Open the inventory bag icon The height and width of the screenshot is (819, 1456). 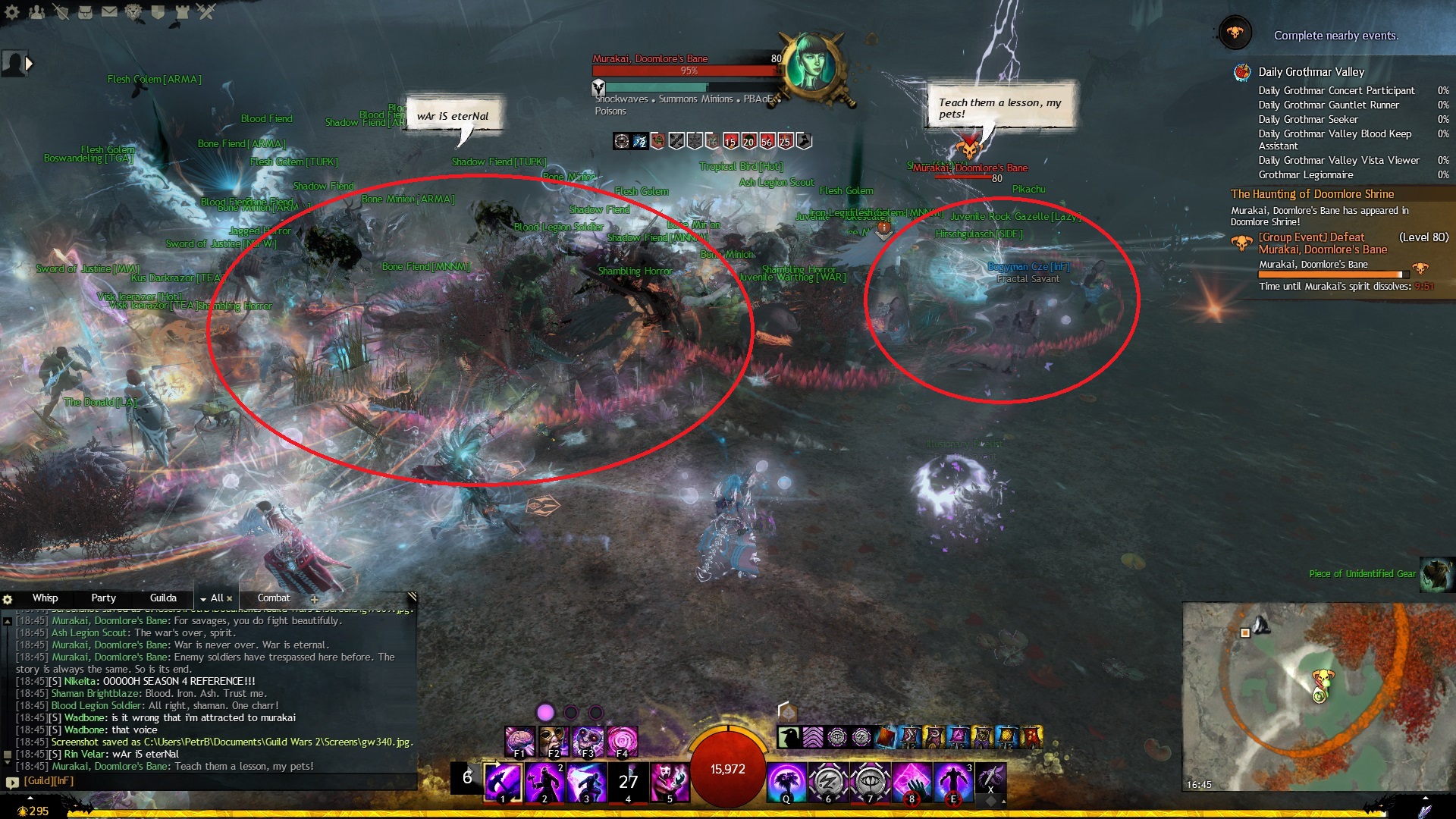pyautogui.click(x=85, y=12)
